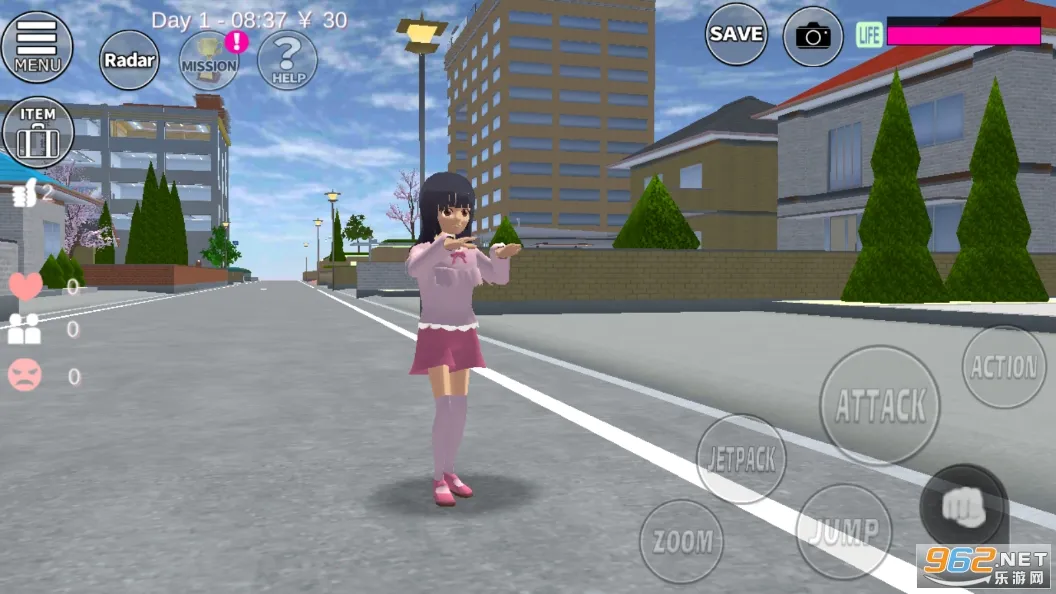
Task: Select the fist punch button
Action: click(x=963, y=507)
